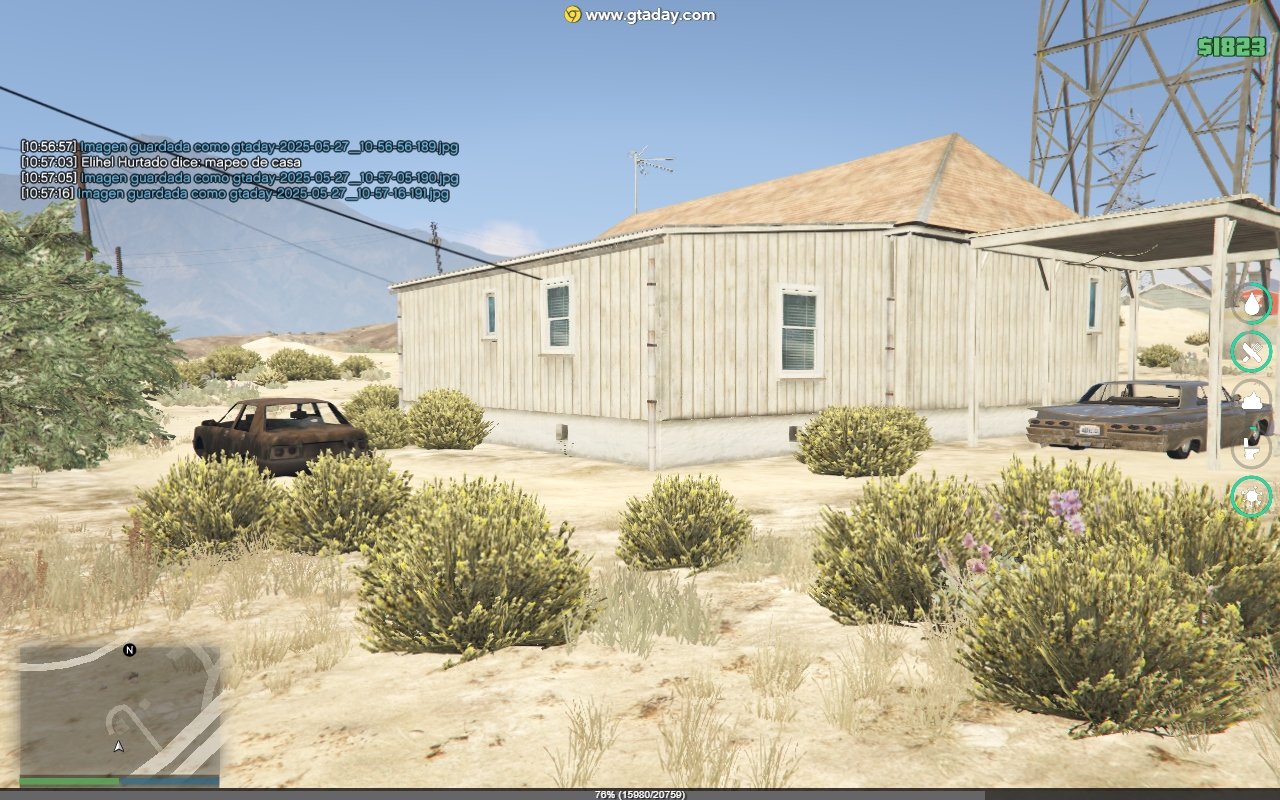Click the north compass marker on minimap
This screenshot has width=1280, height=800.
[129, 650]
